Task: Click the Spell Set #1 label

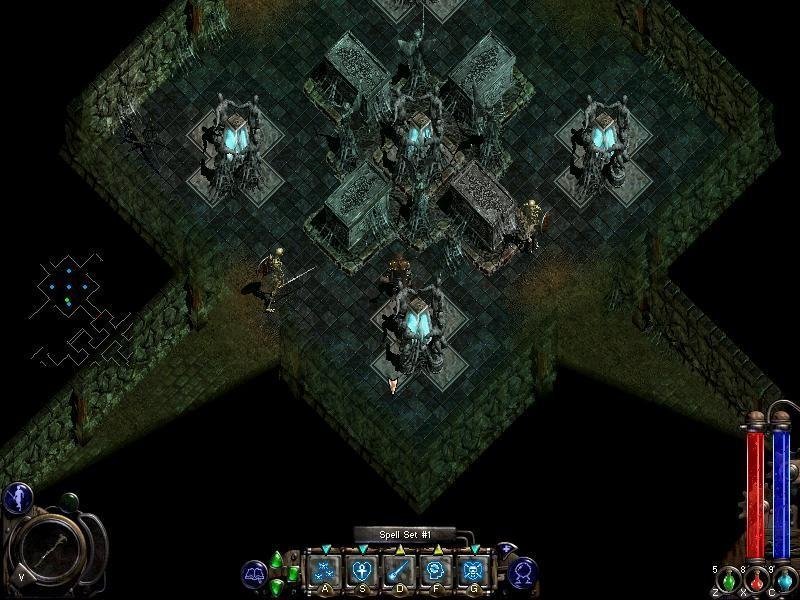Action: (x=404, y=535)
